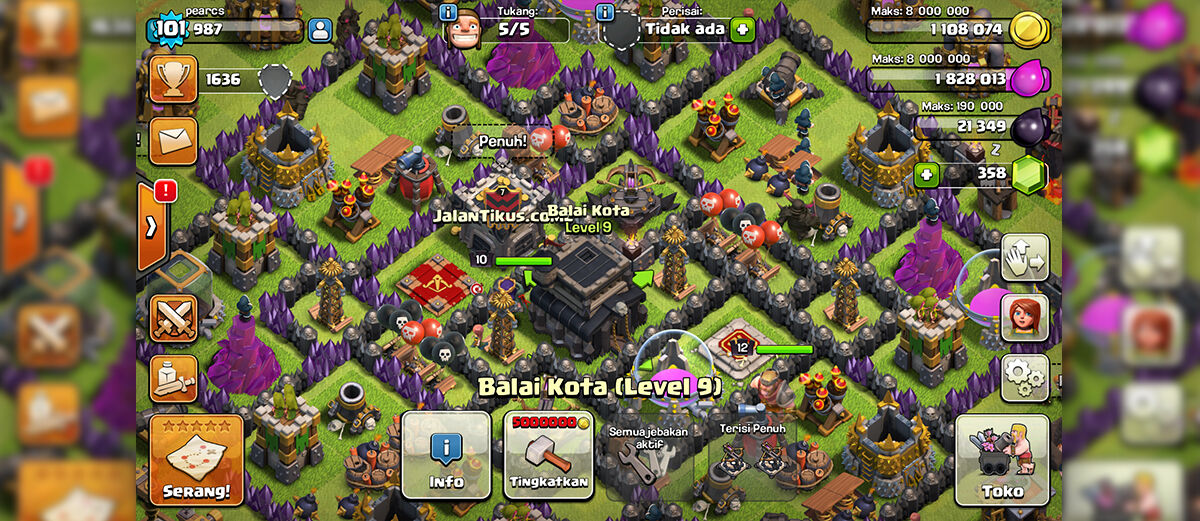Show shield info via the Perisai icon

point(604,12)
